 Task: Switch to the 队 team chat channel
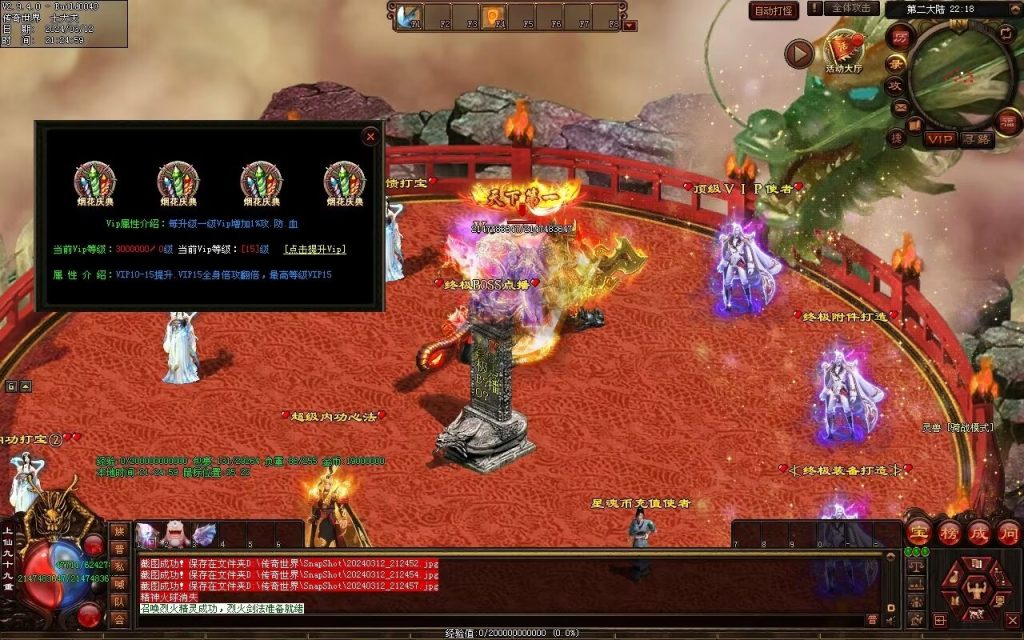(119, 602)
